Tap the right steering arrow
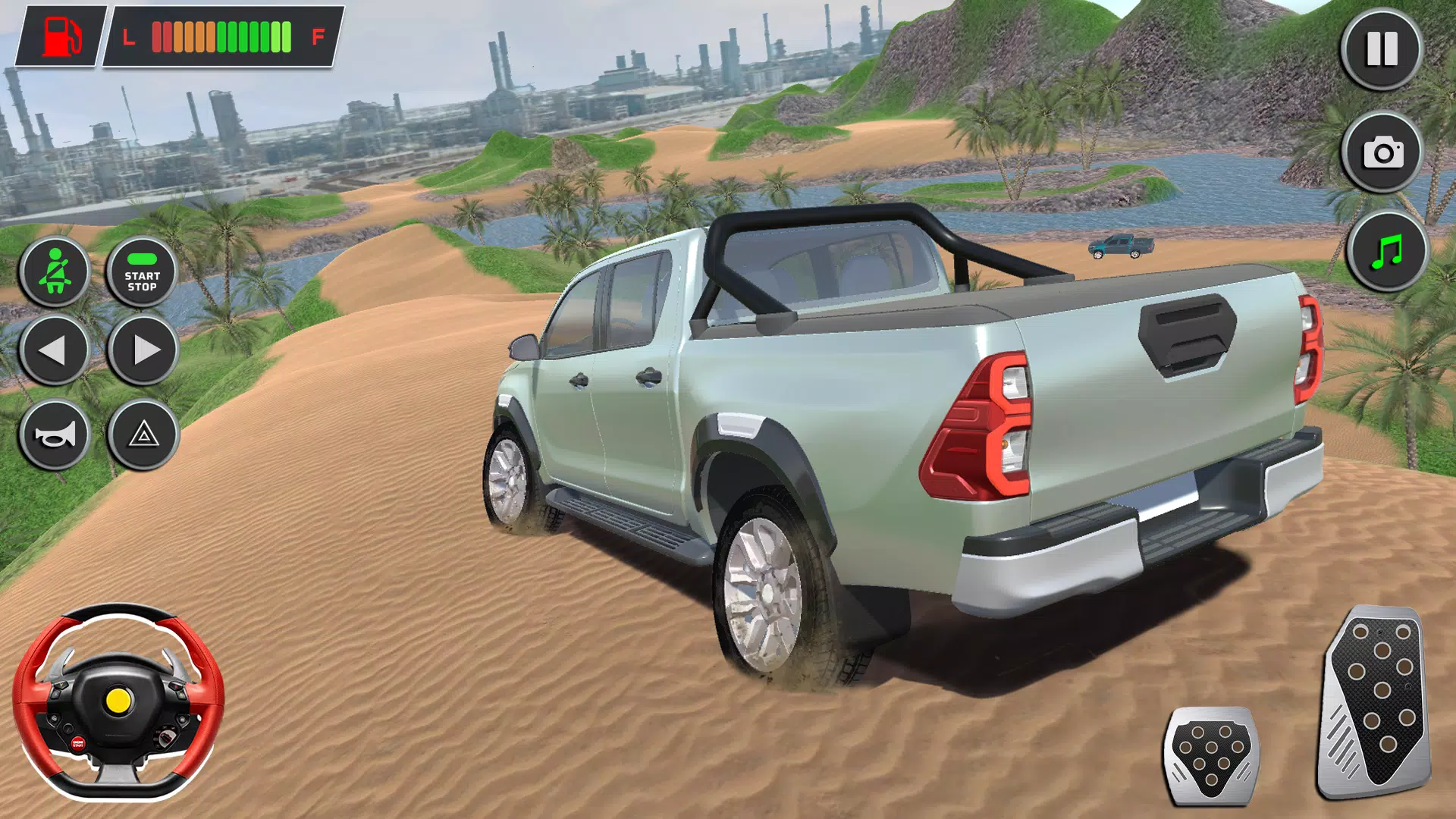Image resolution: width=1456 pixels, height=819 pixels. coord(142,351)
